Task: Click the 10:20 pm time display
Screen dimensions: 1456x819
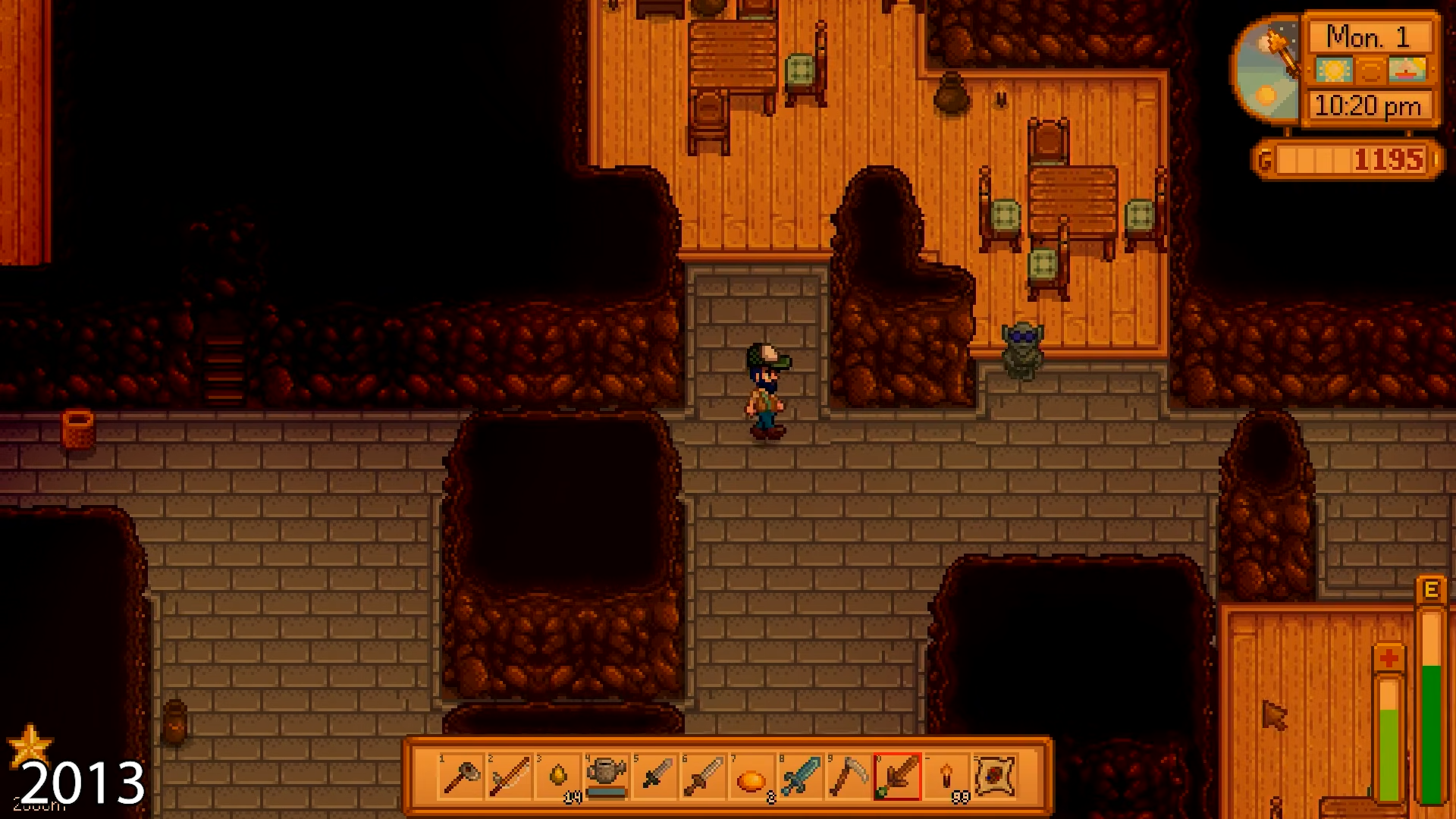Action: pos(1369,106)
